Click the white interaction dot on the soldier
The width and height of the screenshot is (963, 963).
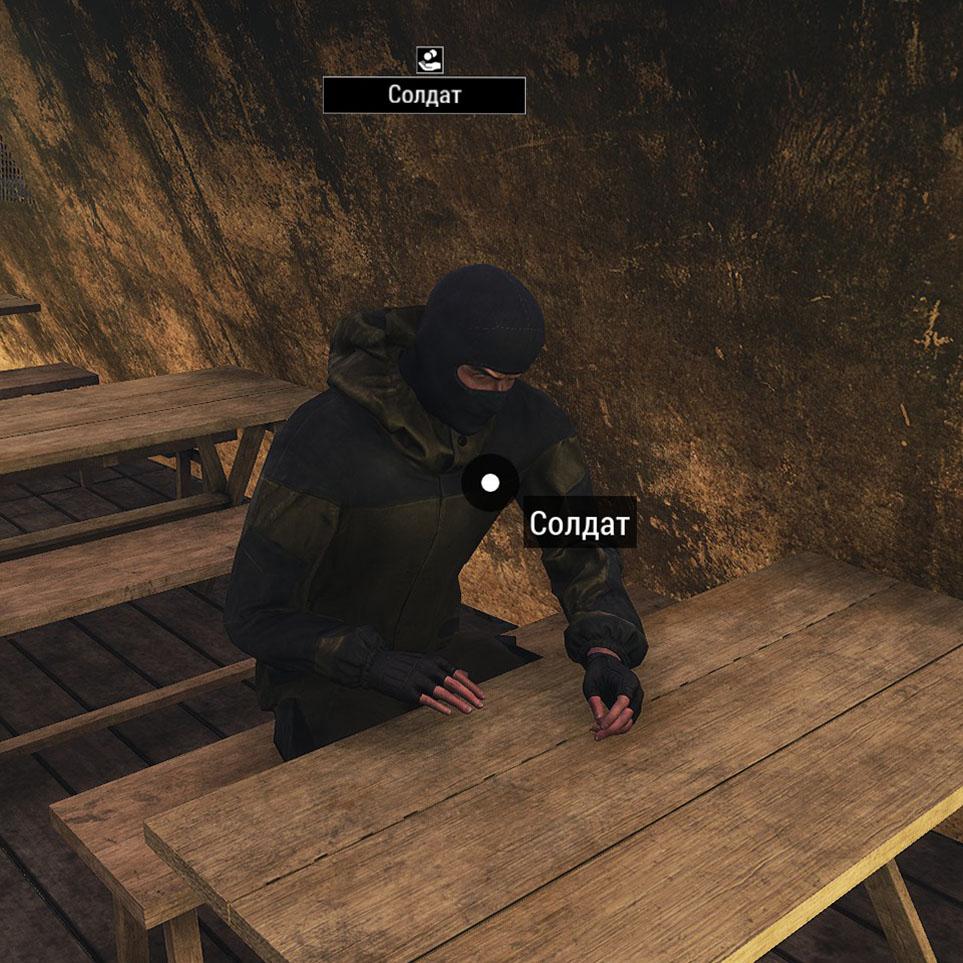coord(490,483)
